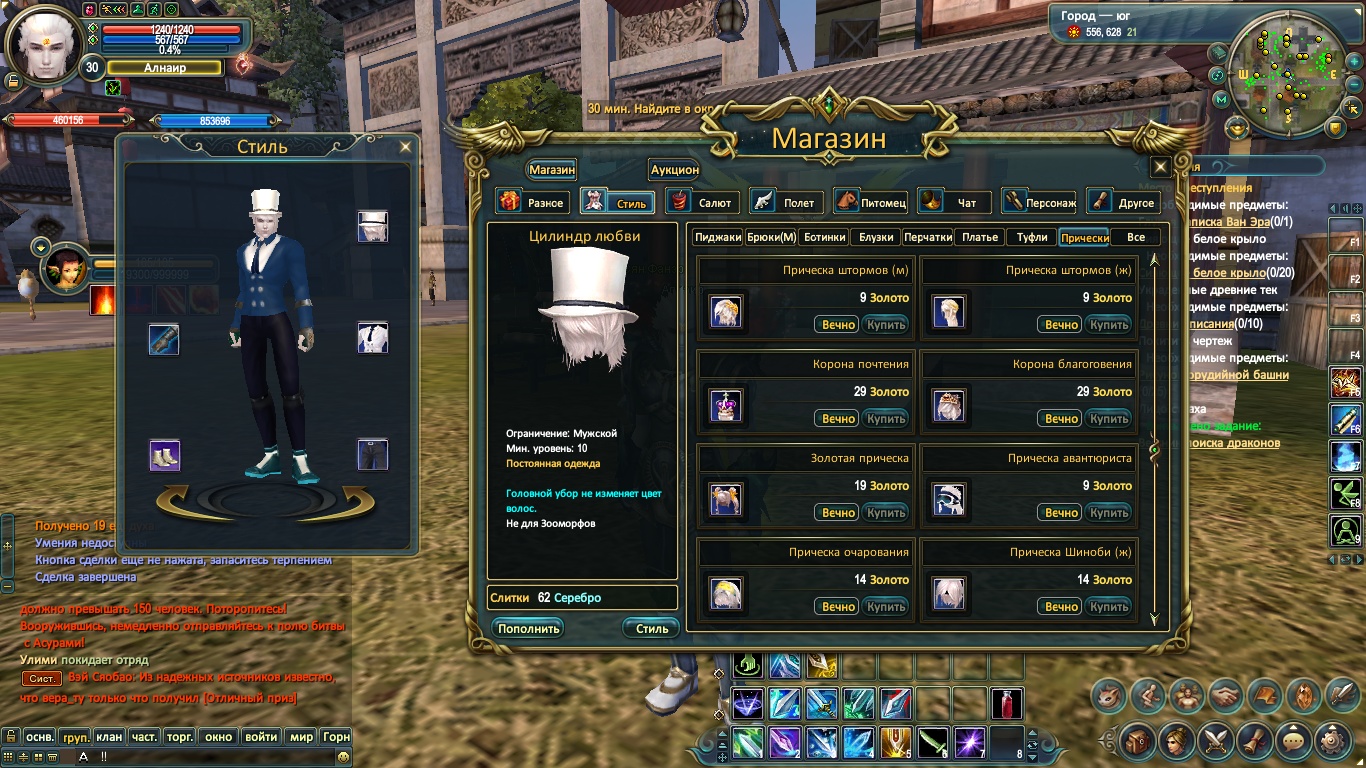Select the Питомец shop category
Image resolution: width=1366 pixels, height=768 pixels.
pyautogui.click(x=871, y=202)
